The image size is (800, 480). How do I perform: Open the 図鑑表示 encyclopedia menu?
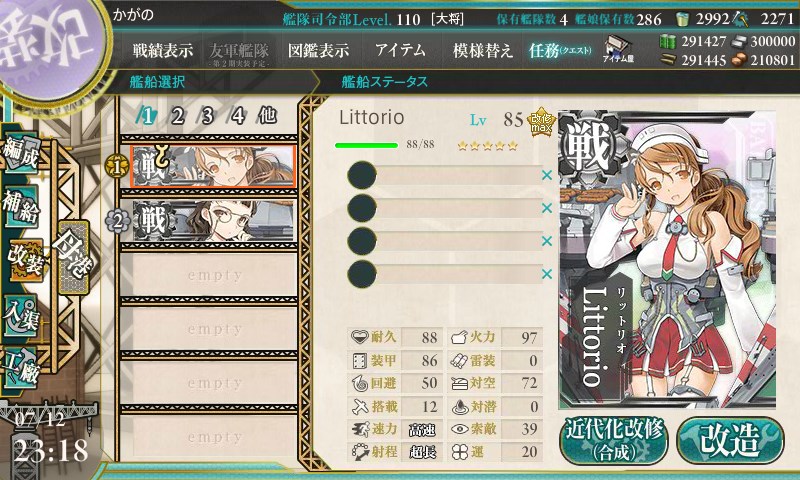(318, 50)
